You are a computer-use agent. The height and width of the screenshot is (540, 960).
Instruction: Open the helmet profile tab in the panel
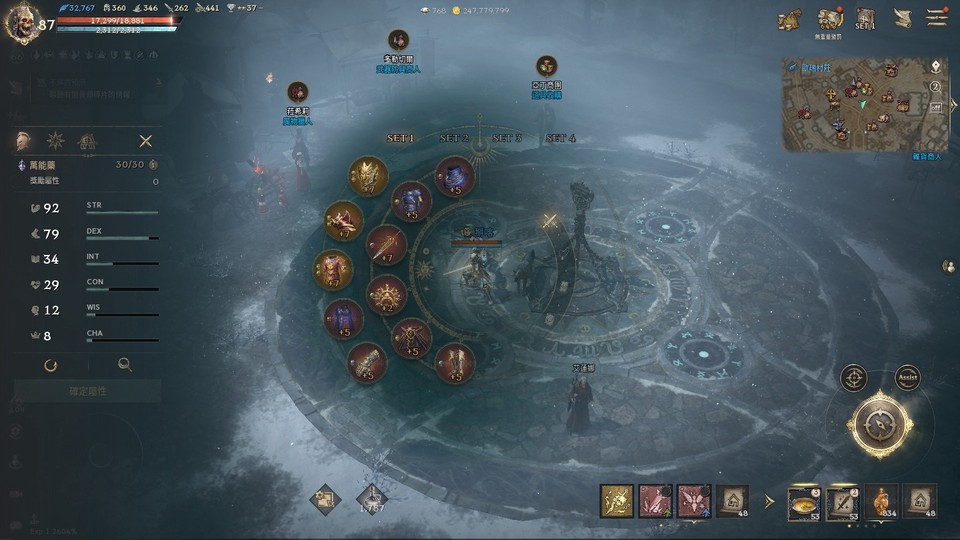23,141
